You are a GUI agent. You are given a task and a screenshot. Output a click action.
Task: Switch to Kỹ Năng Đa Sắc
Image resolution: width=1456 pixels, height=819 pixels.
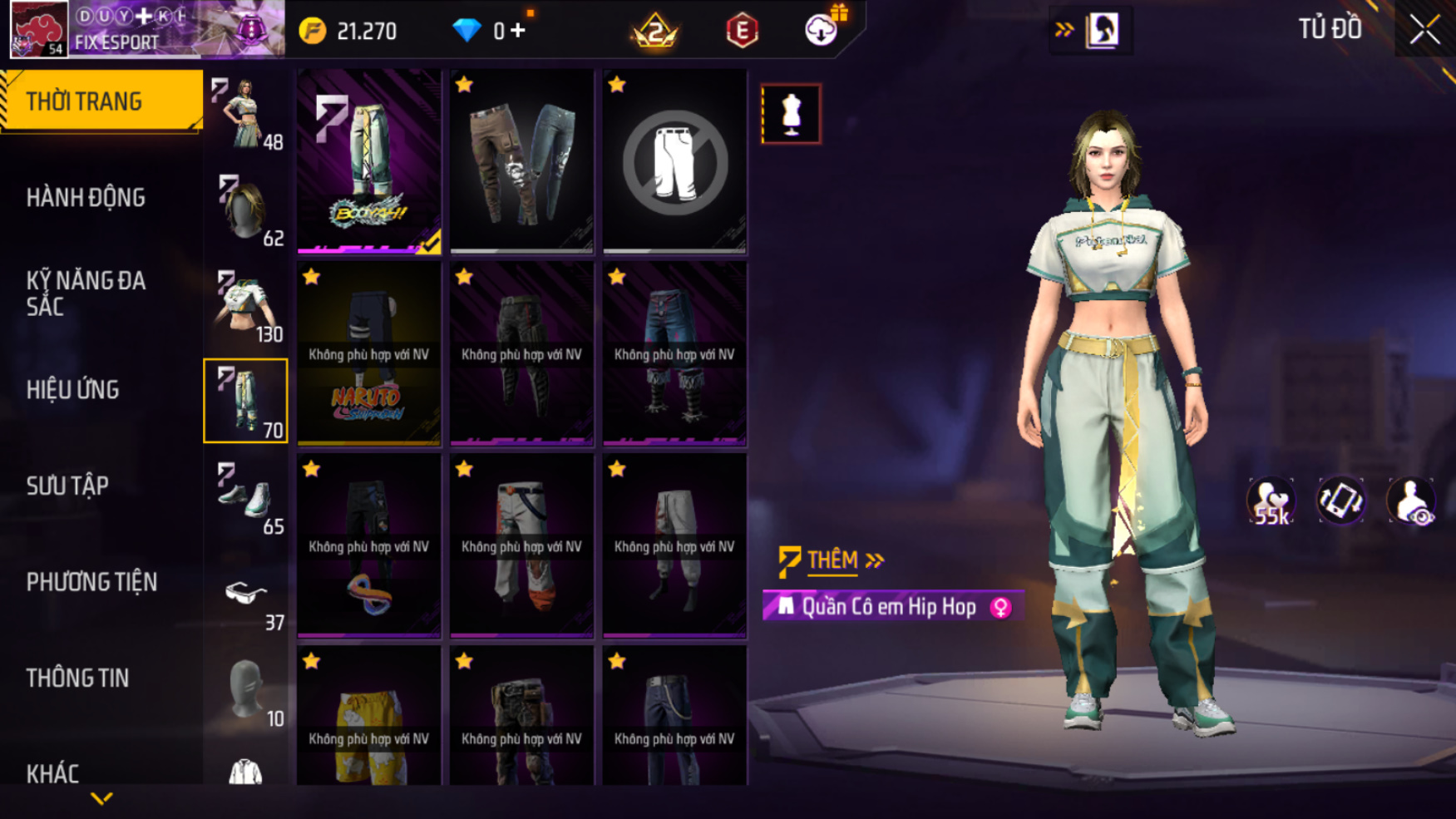(x=86, y=294)
